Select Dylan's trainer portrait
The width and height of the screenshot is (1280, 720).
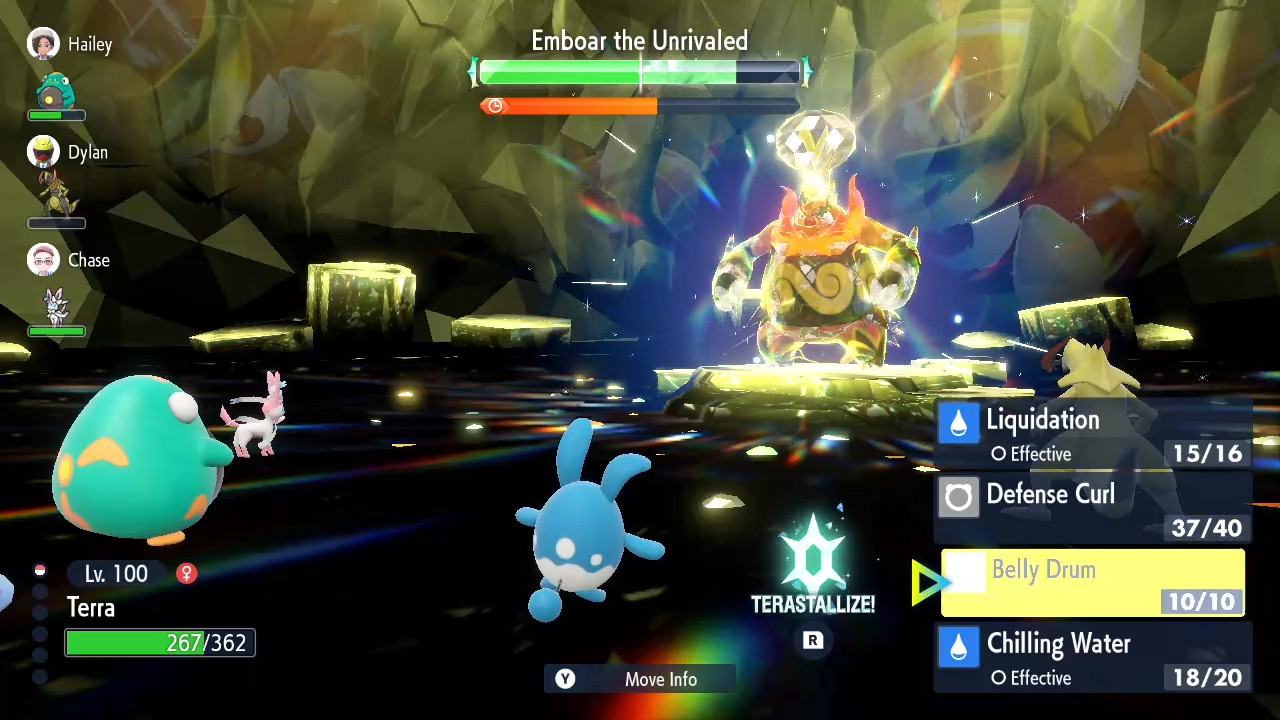click(x=43, y=152)
